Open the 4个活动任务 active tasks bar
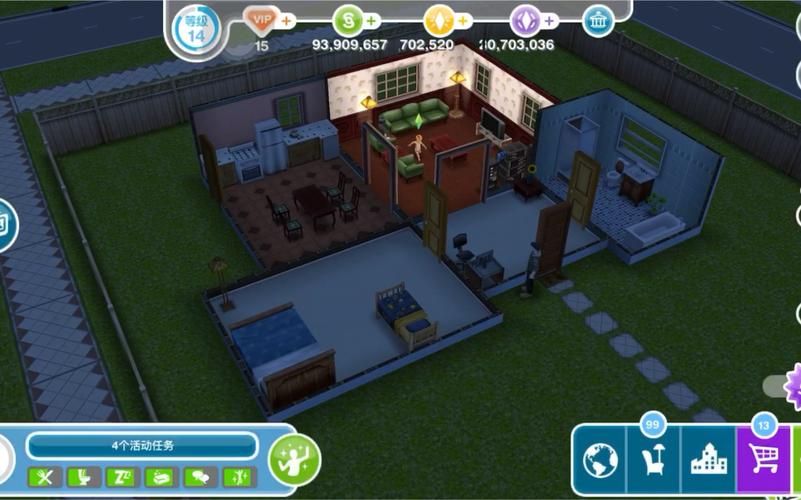This screenshot has height=500, width=801. (x=142, y=445)
